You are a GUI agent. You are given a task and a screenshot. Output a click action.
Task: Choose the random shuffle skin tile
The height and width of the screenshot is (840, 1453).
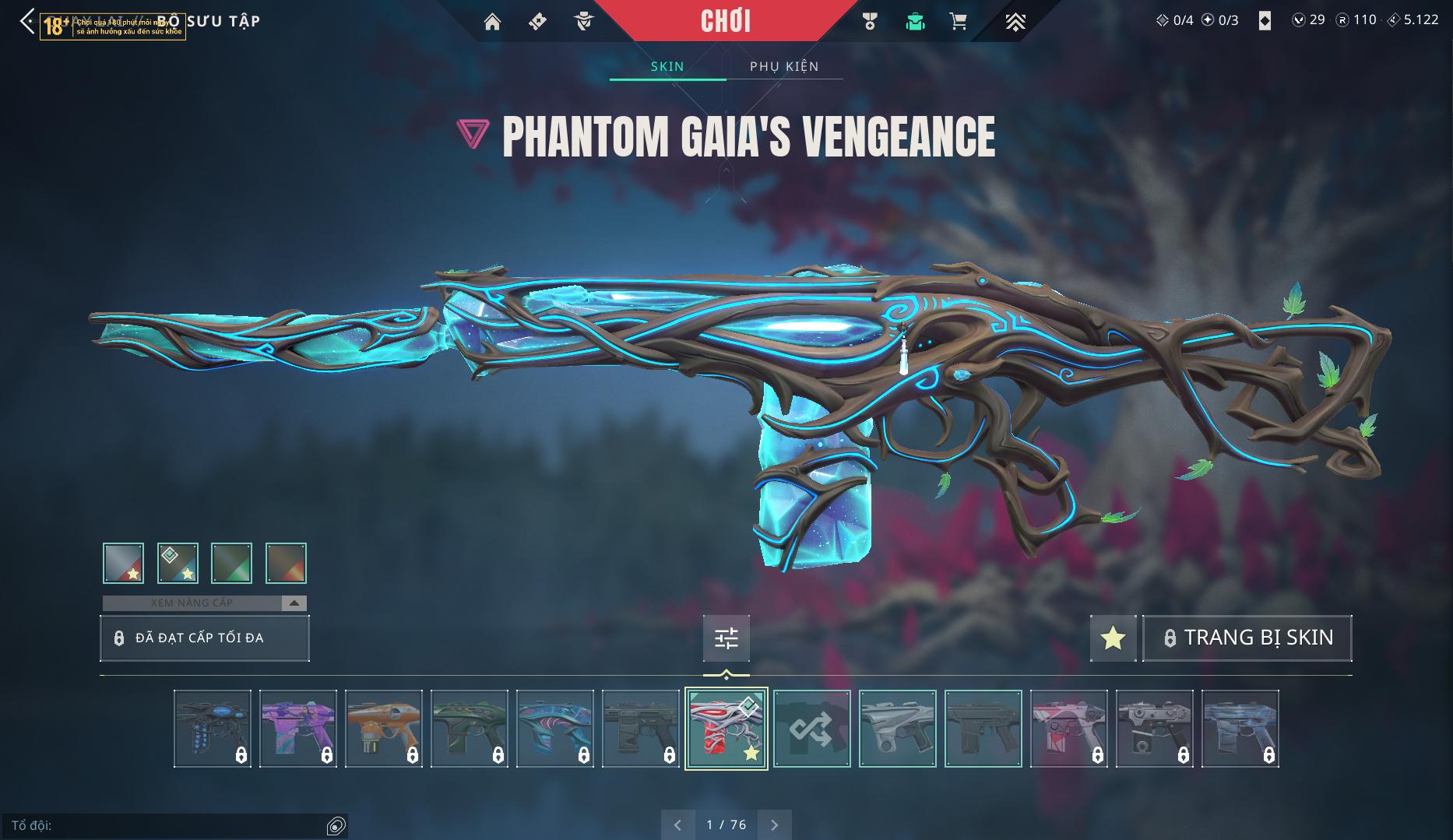(x=811, y=729)
